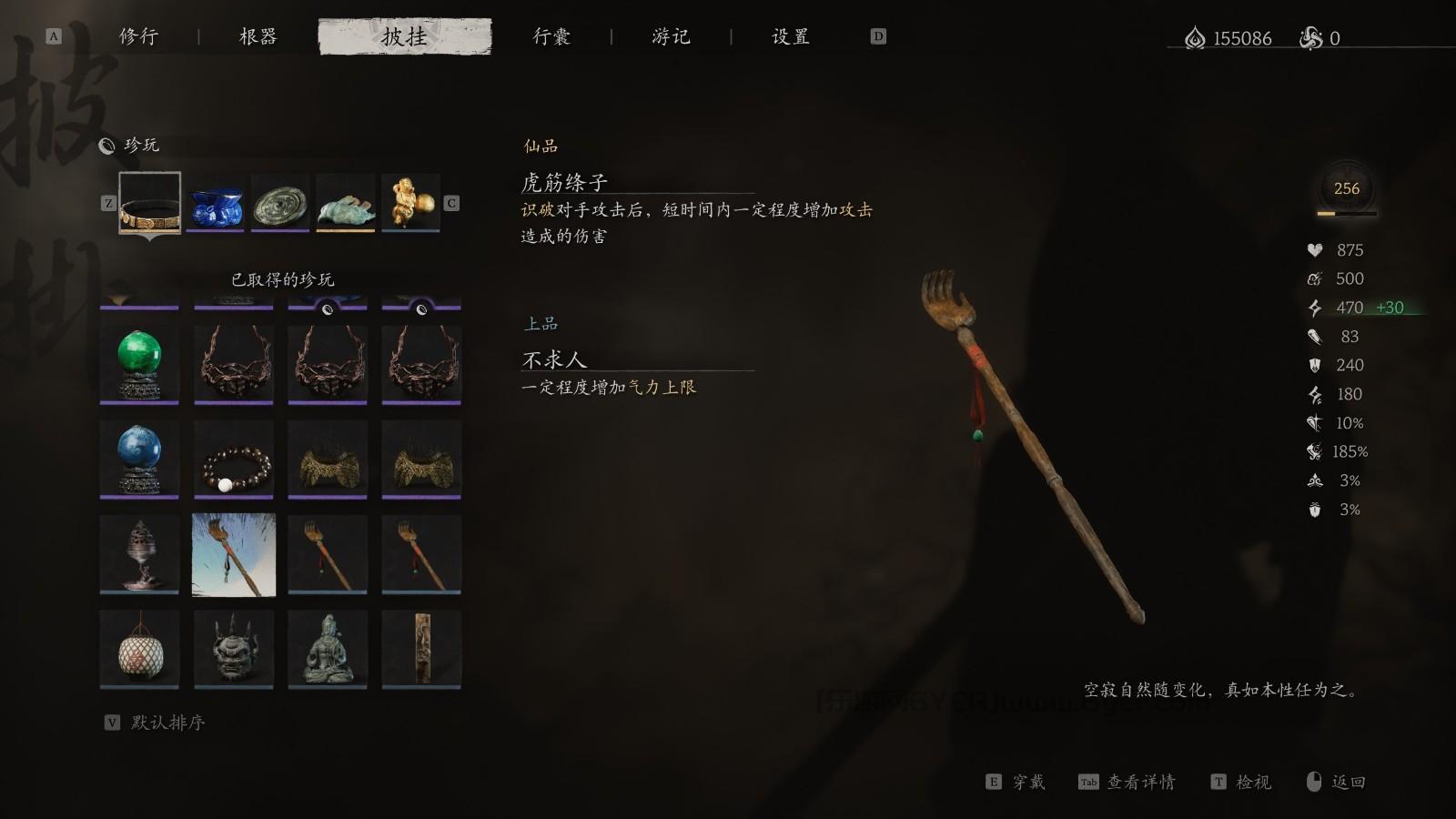Switch to the 行囊 tab
The width and height of the screenshot is (1456, 819).
(552, 36)
